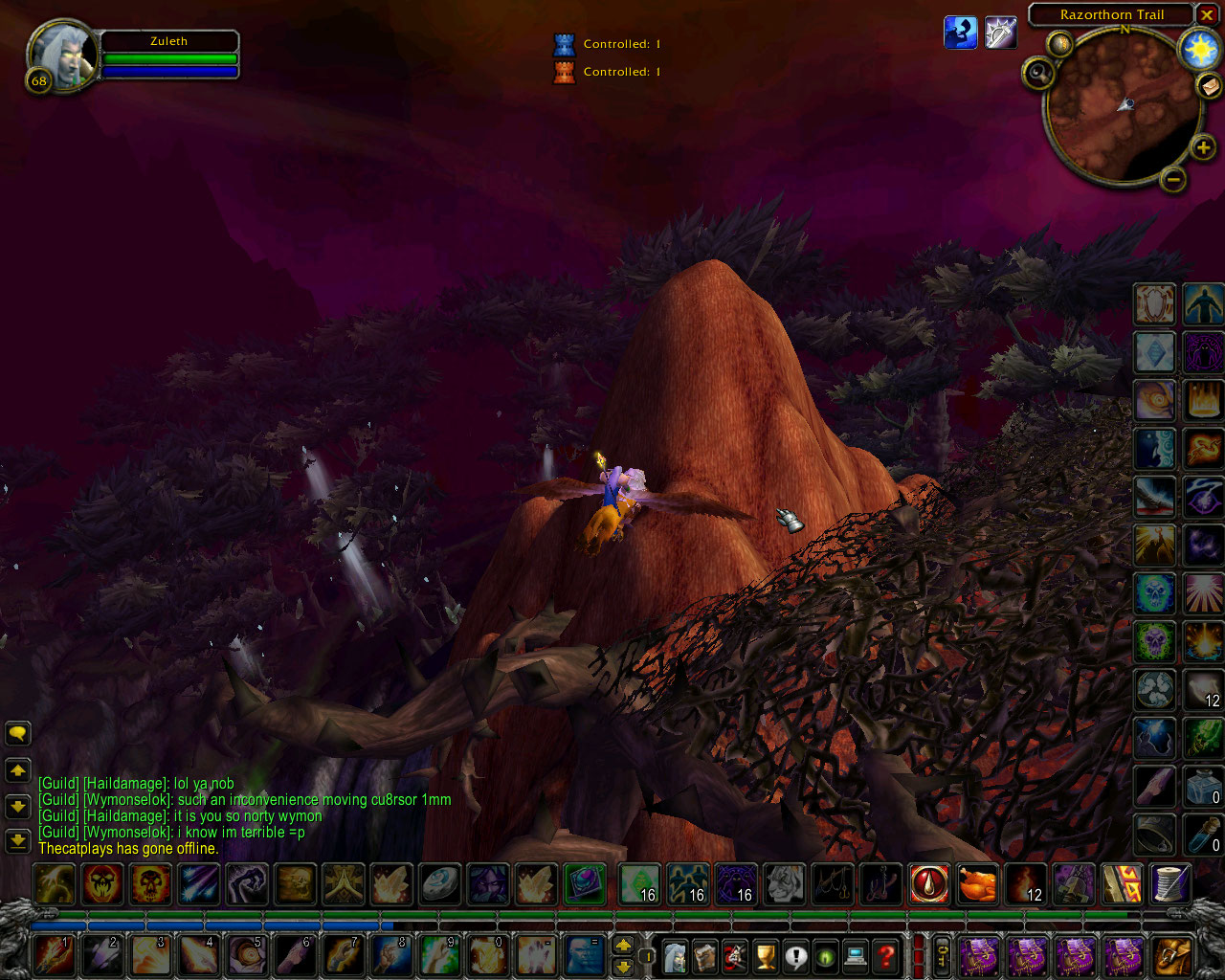Select the horn-blowing buff icon
1225x980 pixels.
click(x=961, y=33)
